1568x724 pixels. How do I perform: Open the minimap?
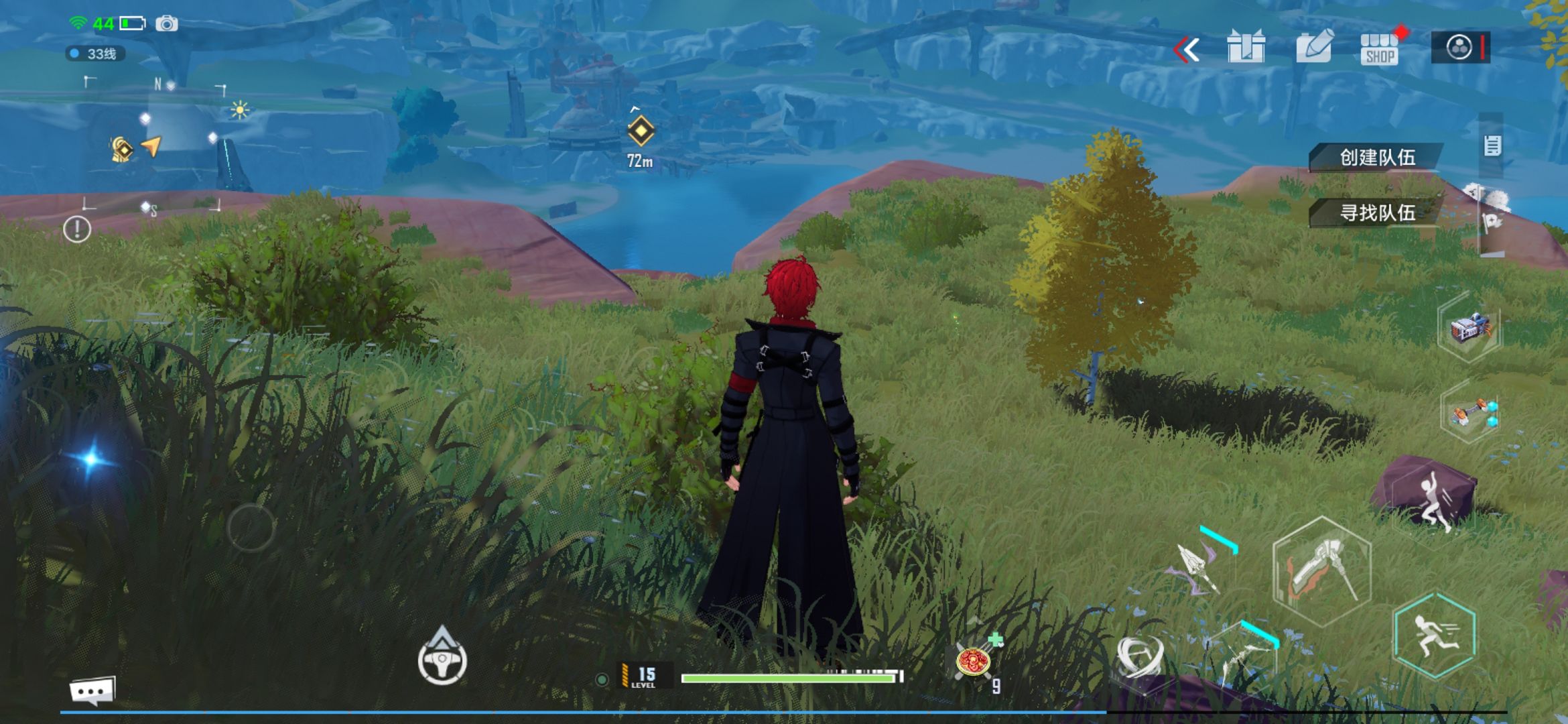pos(154,144)
